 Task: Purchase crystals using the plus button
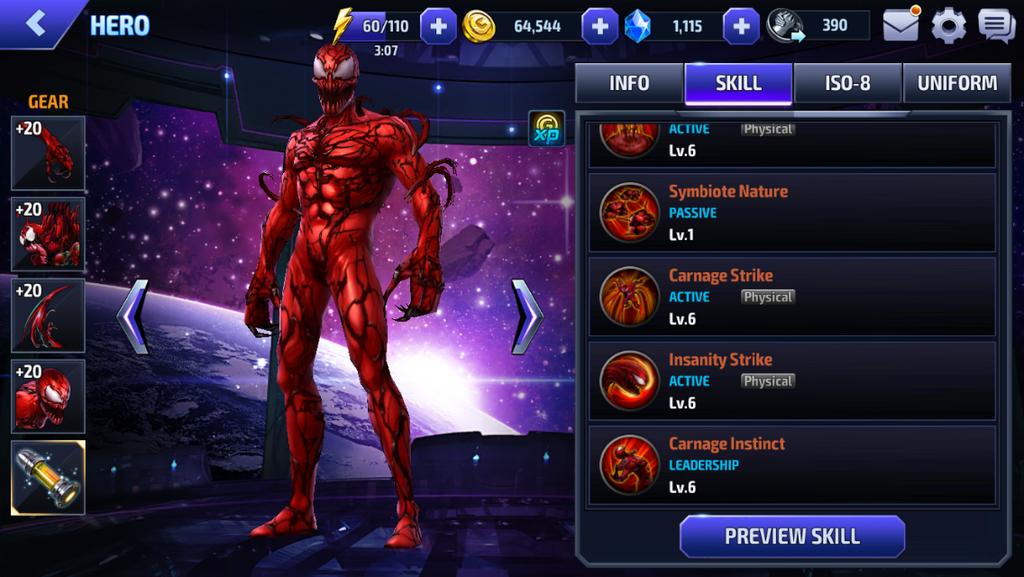click(741, 26)
